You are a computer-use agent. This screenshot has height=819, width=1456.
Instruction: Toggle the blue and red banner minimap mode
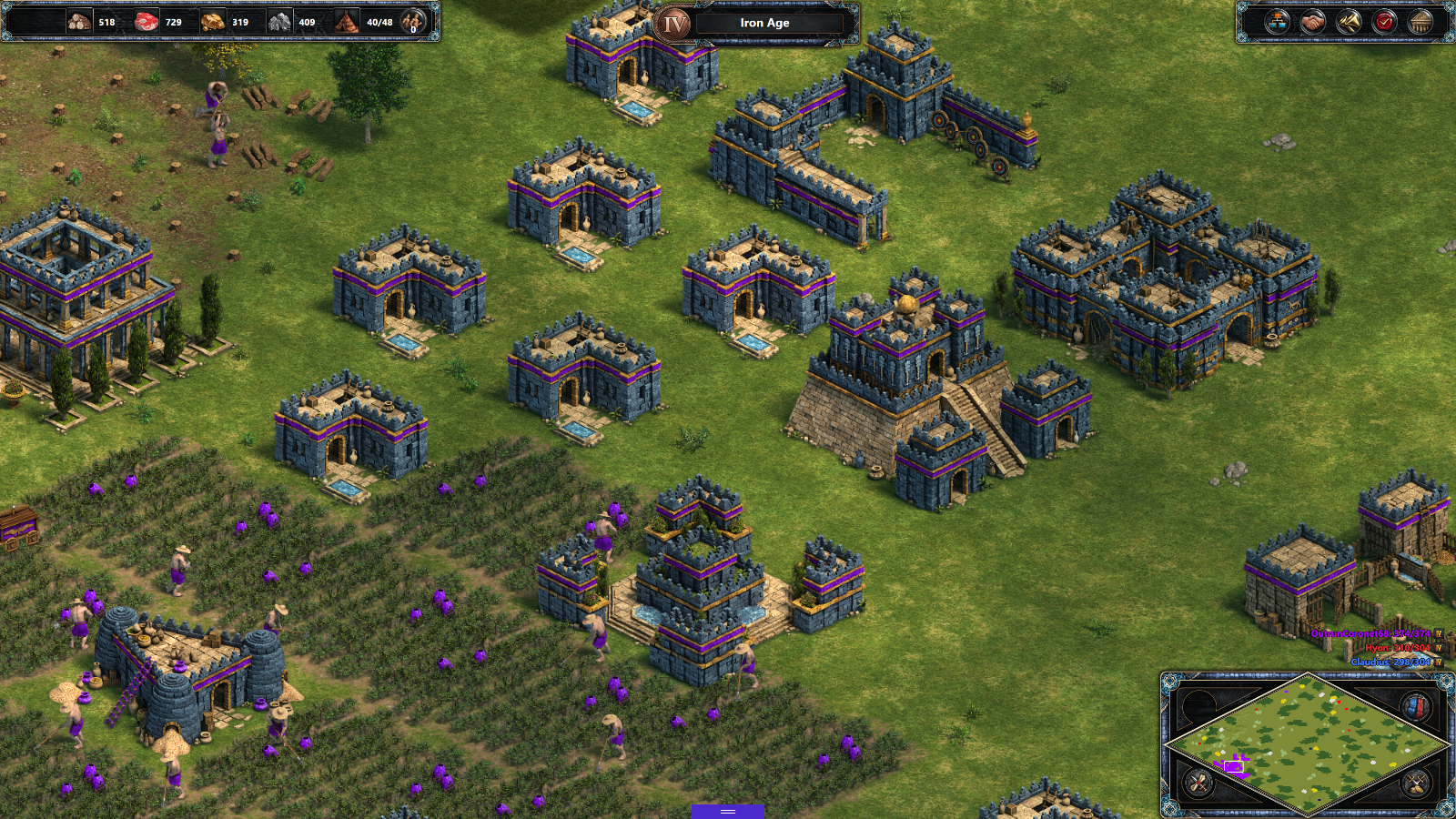1415,707
